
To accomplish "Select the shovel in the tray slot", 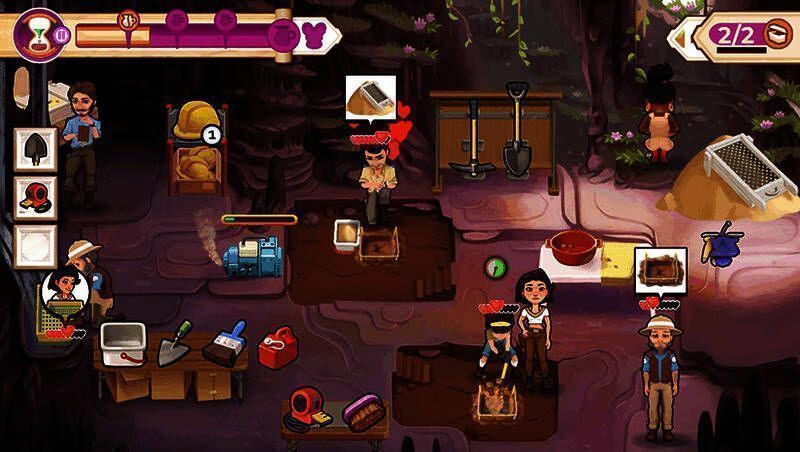I will pos(33,148).
